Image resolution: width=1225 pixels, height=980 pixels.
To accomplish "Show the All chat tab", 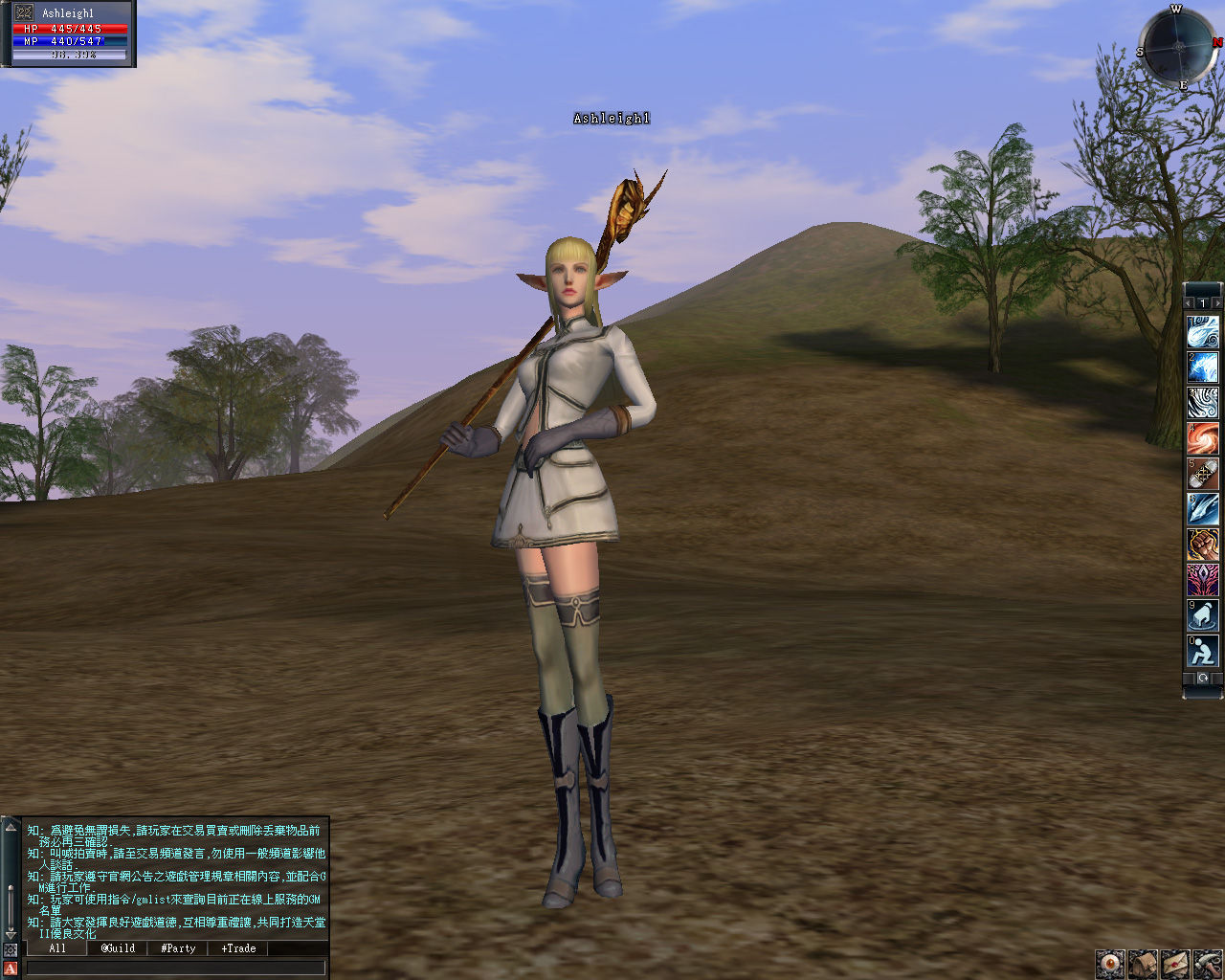I will (x=57, y=948).
